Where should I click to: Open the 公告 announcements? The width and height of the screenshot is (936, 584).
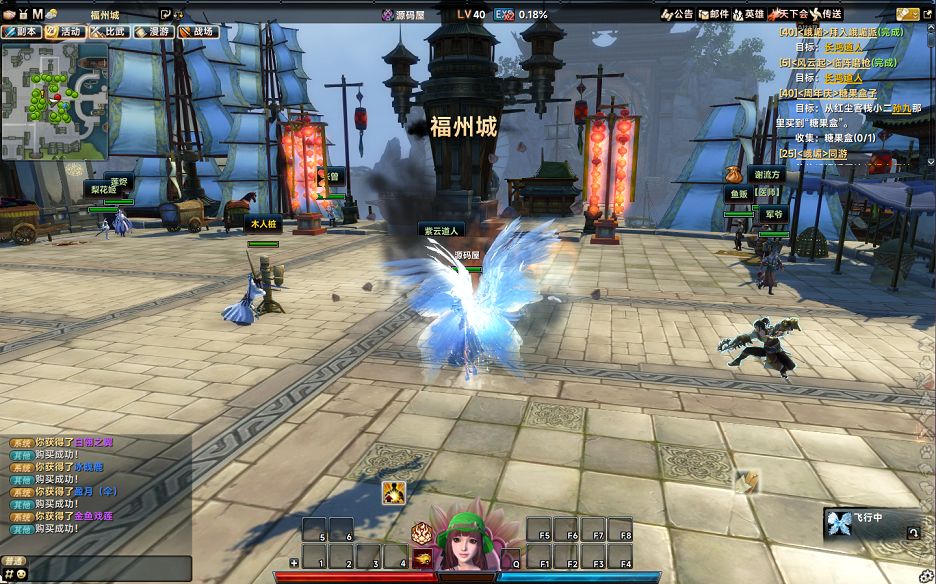[x=678, y=14]
